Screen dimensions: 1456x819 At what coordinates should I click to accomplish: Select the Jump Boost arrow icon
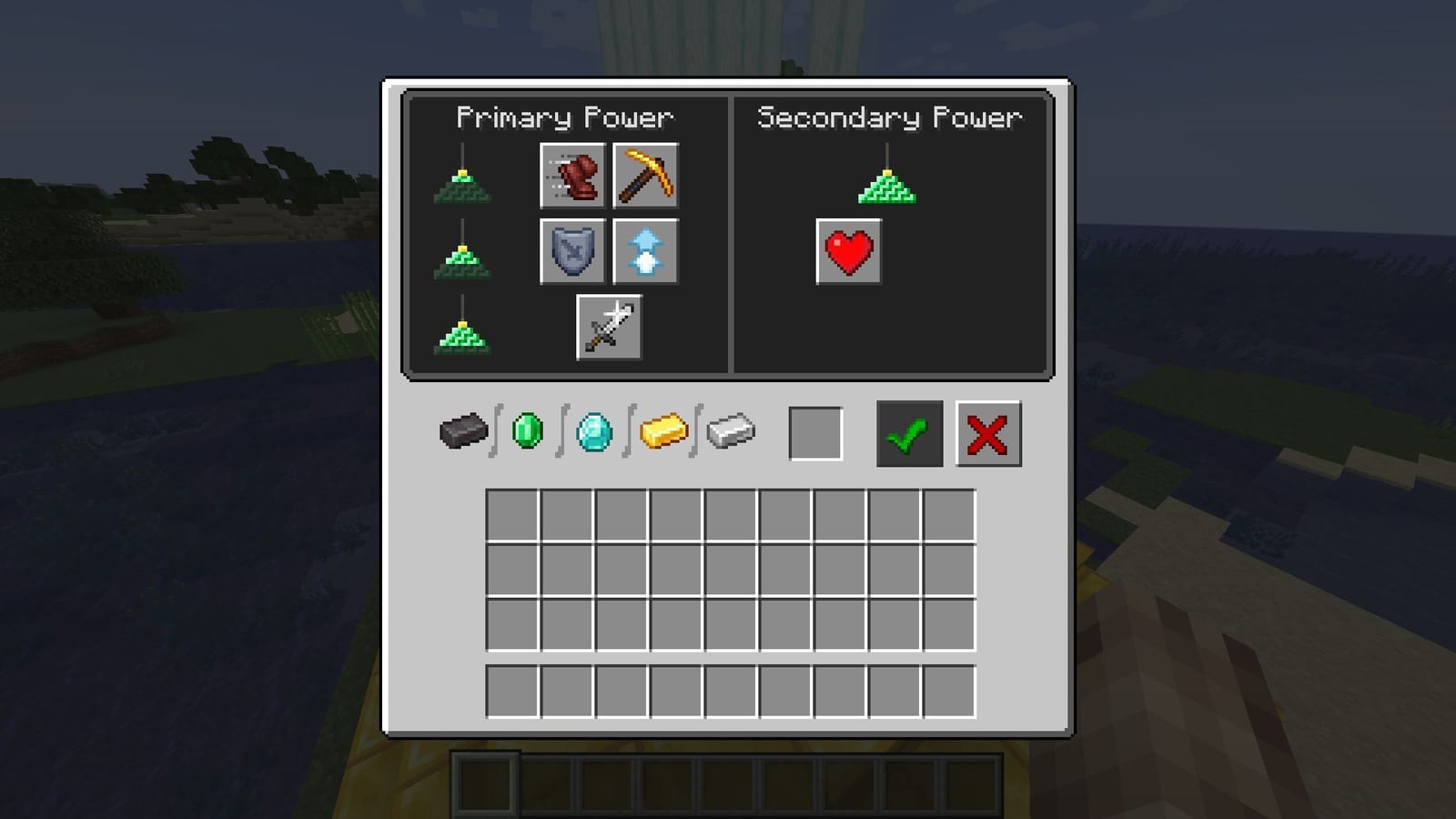coord(648,251)
